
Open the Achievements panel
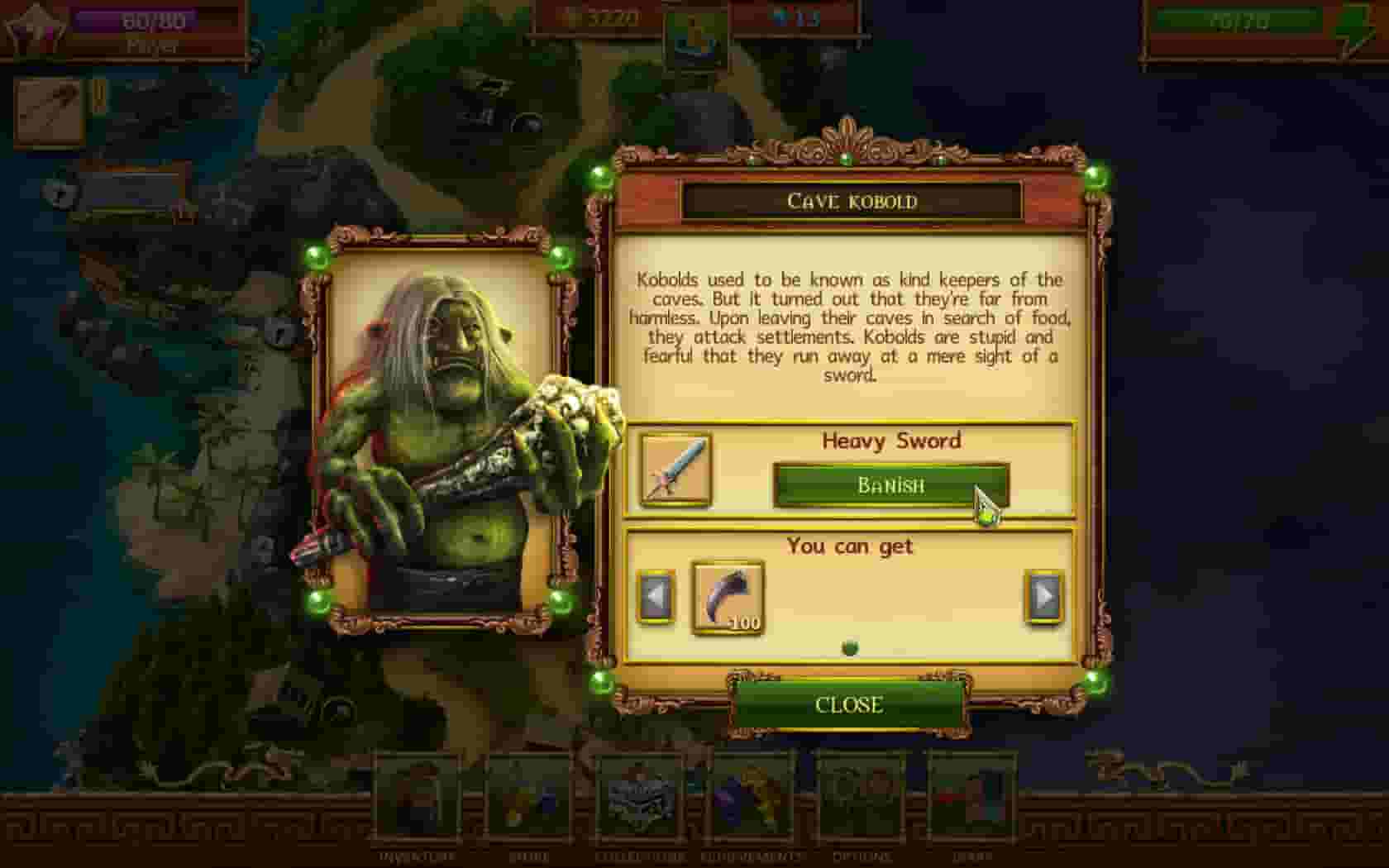coord(751,798)
